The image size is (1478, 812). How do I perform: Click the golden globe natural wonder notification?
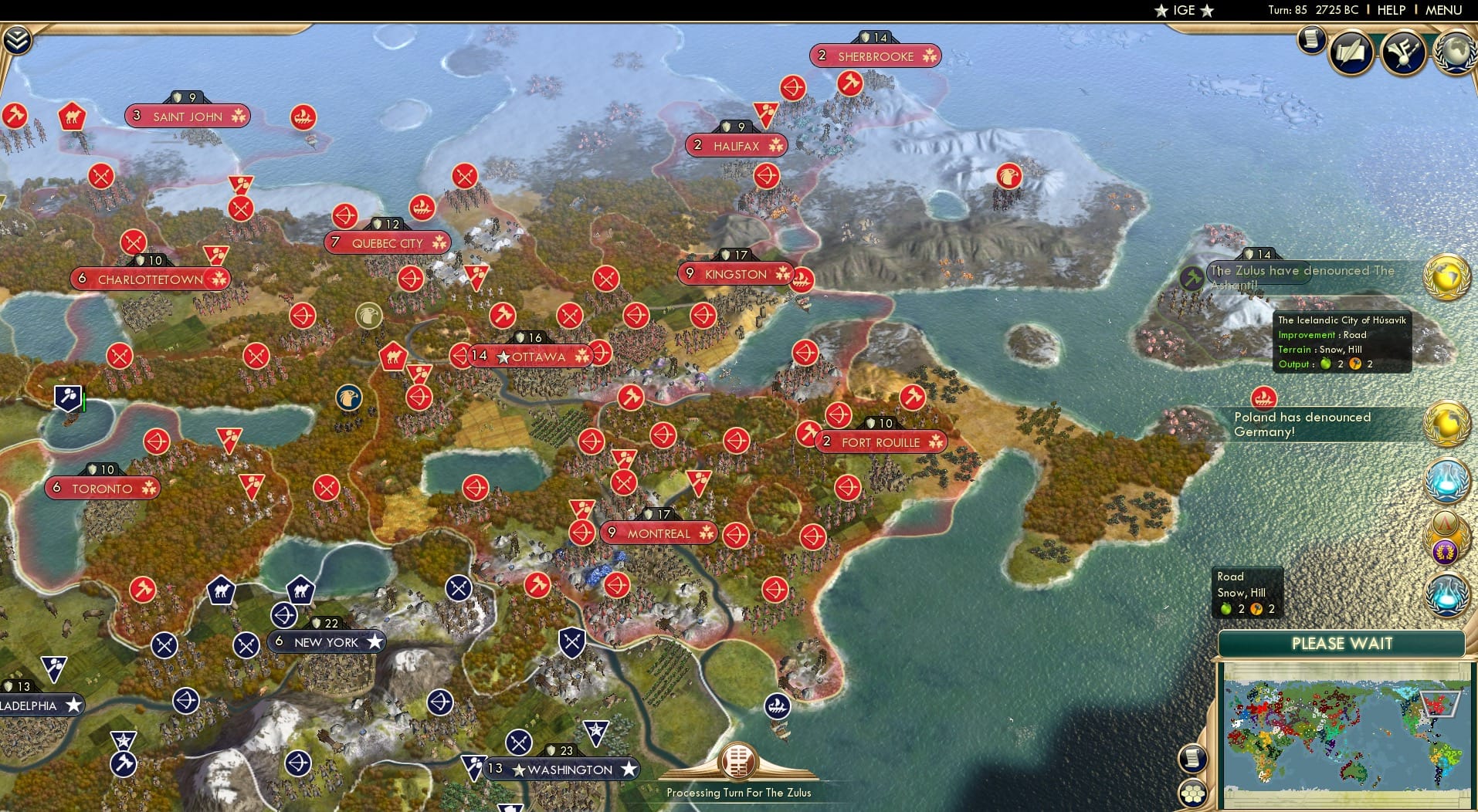click(x=1447, y=276)
